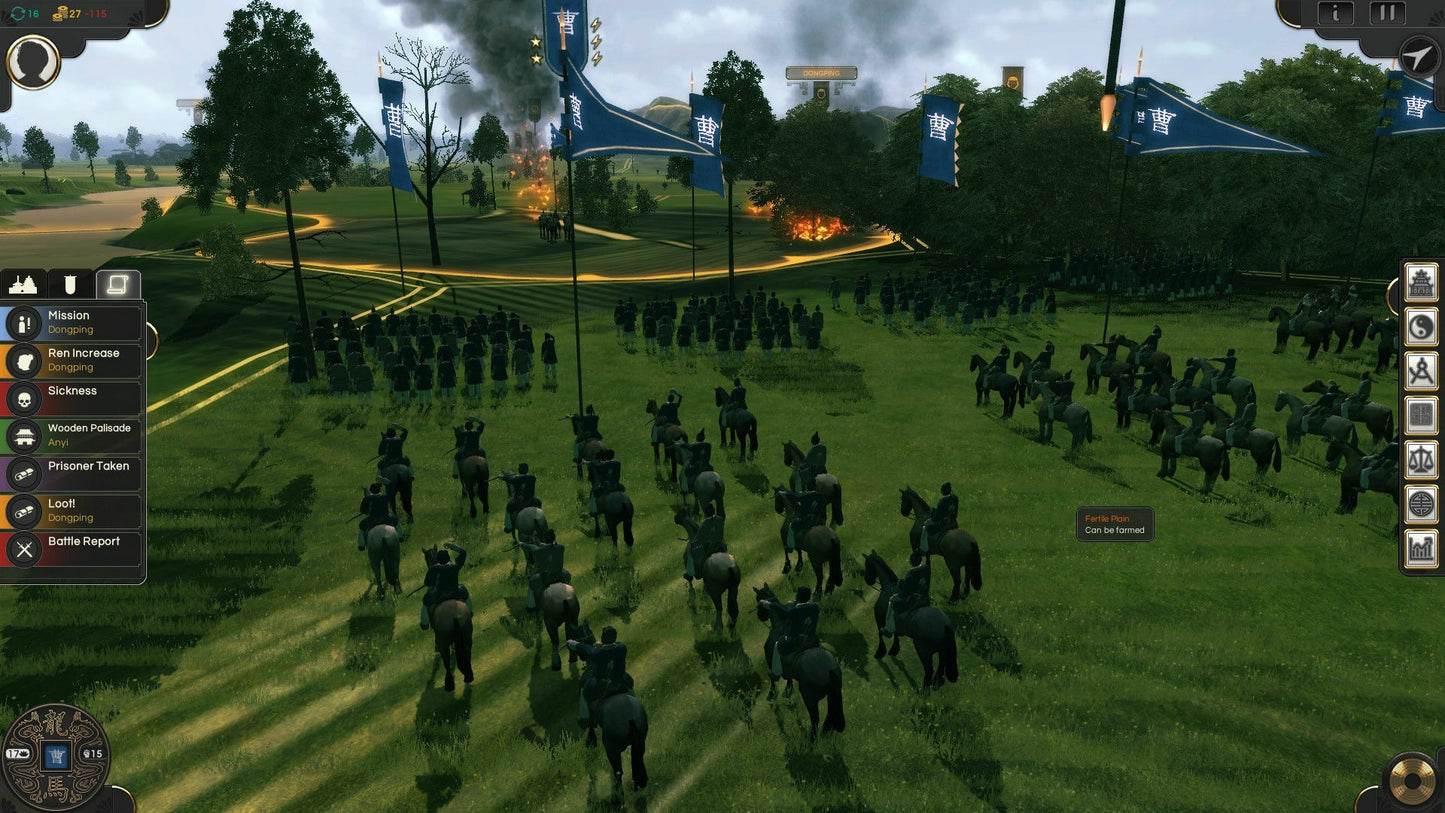Image resolution: width=1445 pixels, height=813 pixels.
Task: Open the research panel with the compass icon
Action: tap(1420, 366)
